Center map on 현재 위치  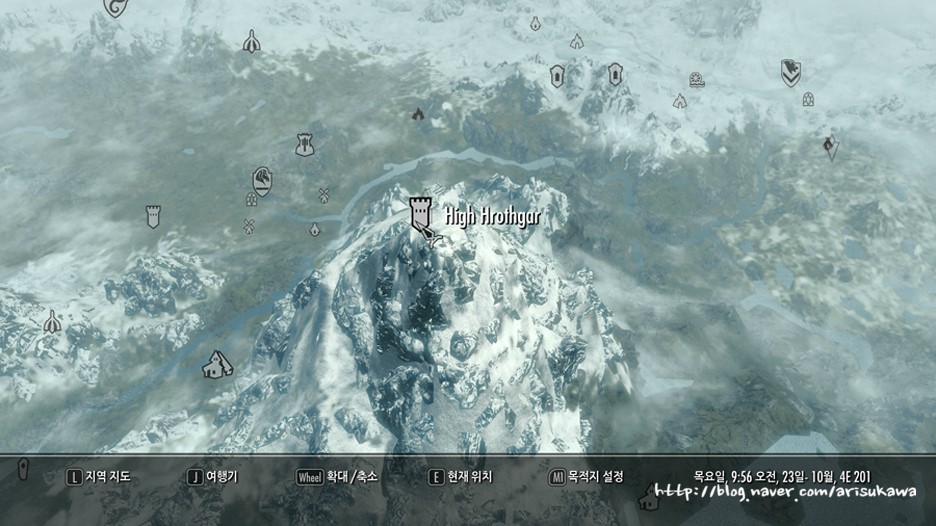pos(460,477)
